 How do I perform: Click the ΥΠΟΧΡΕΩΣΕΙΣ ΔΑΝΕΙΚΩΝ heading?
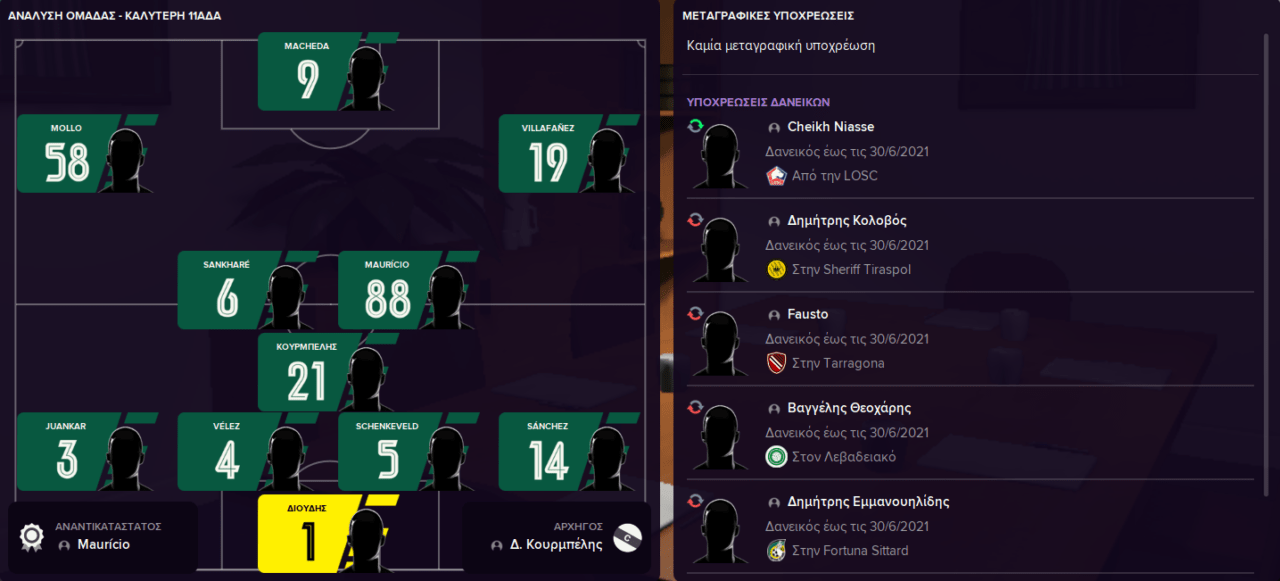pyautogui.click(x=758, y=102)
